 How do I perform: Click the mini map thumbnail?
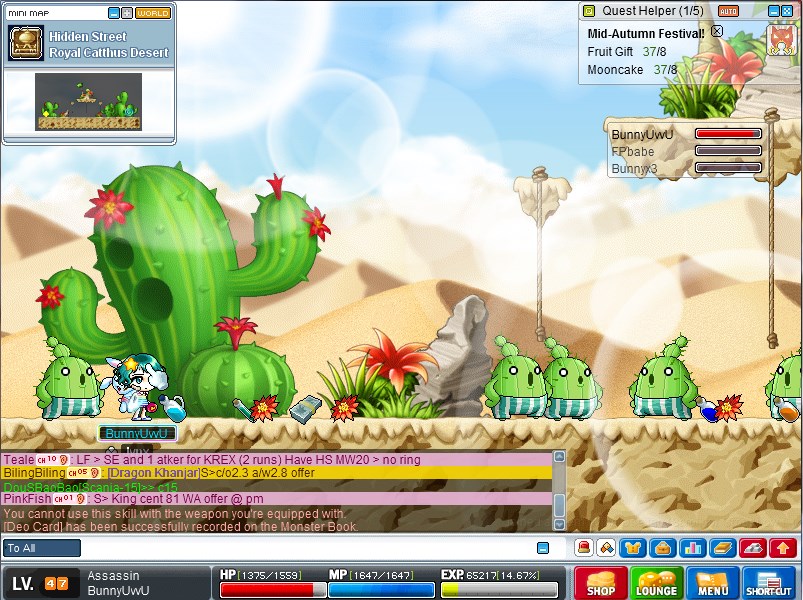[88, 101]
